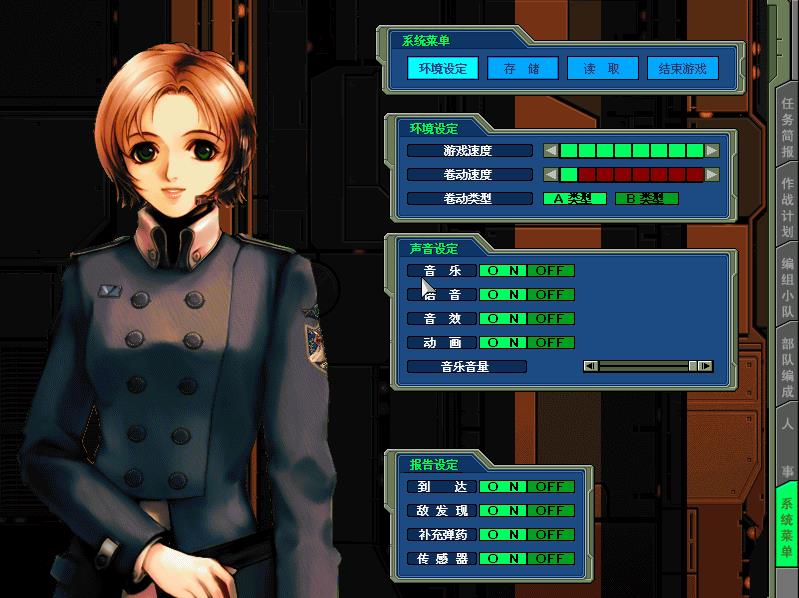Switch to the 任务简报 side tab
This screenshot has width=799, height=598.
[788, 126]
